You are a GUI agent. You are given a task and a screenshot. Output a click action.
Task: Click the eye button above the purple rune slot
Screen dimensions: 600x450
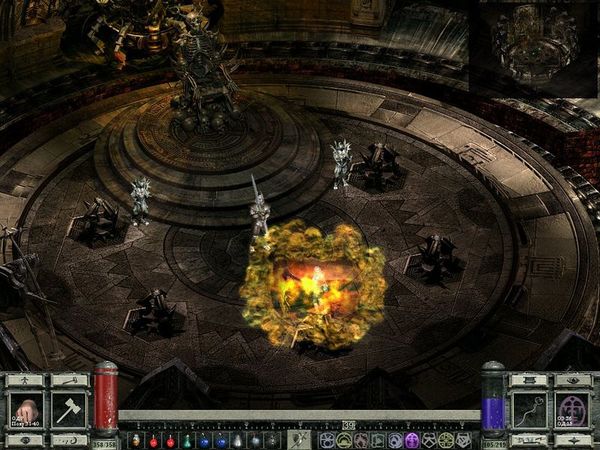tap(572, 380)
